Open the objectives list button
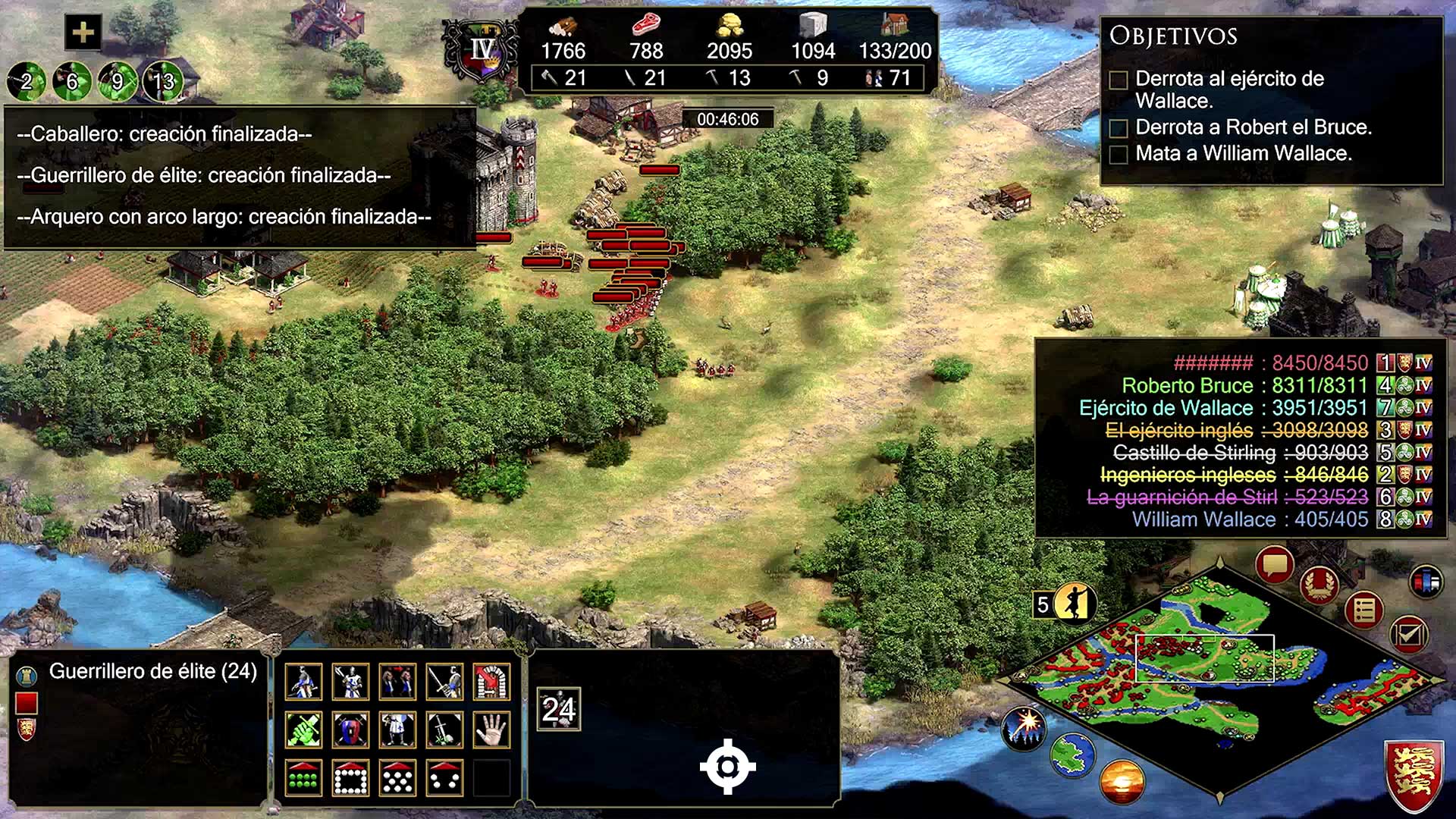 pos(1363,609)
